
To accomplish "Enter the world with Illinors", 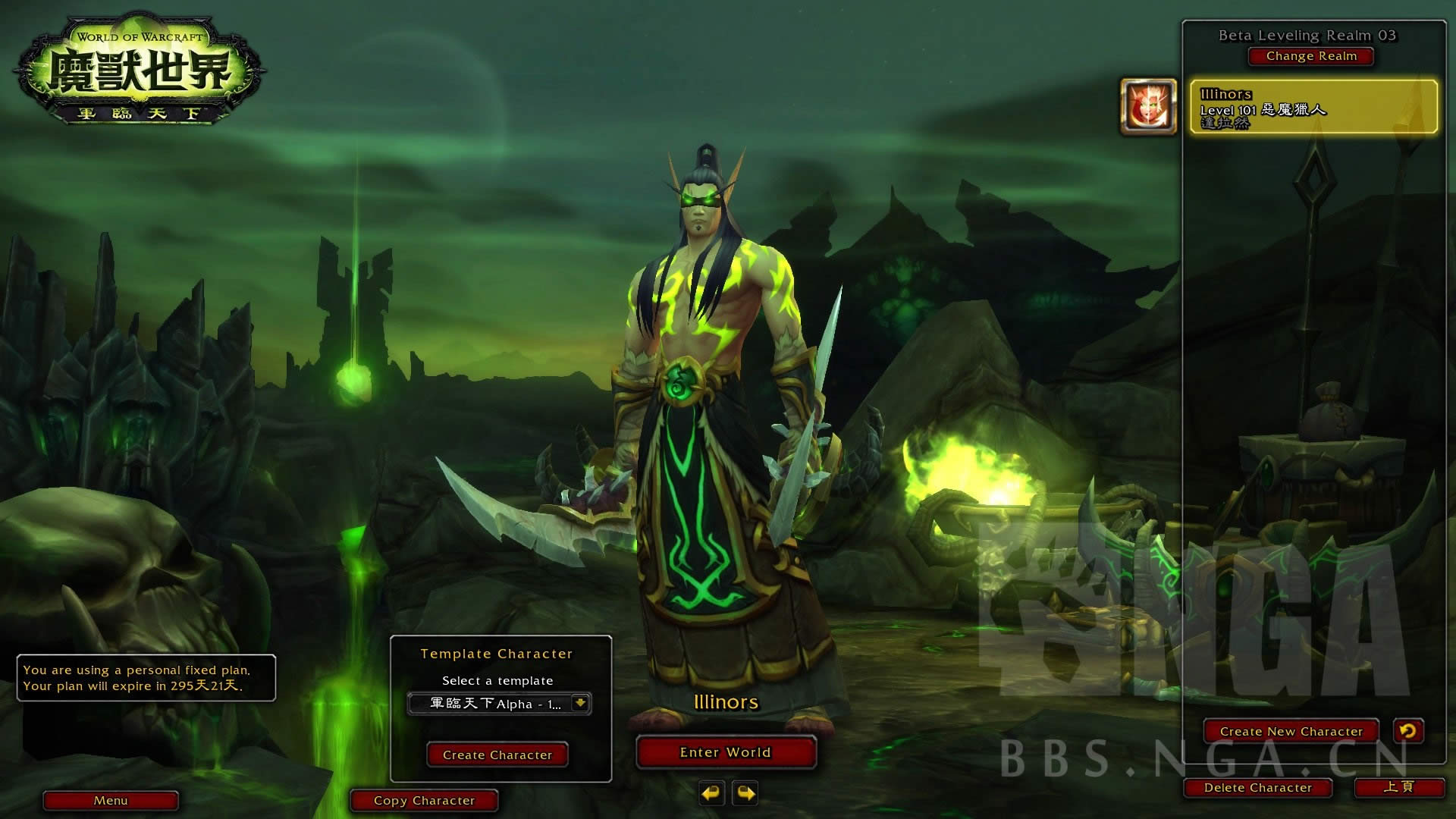I will click(x=726, y=752).
